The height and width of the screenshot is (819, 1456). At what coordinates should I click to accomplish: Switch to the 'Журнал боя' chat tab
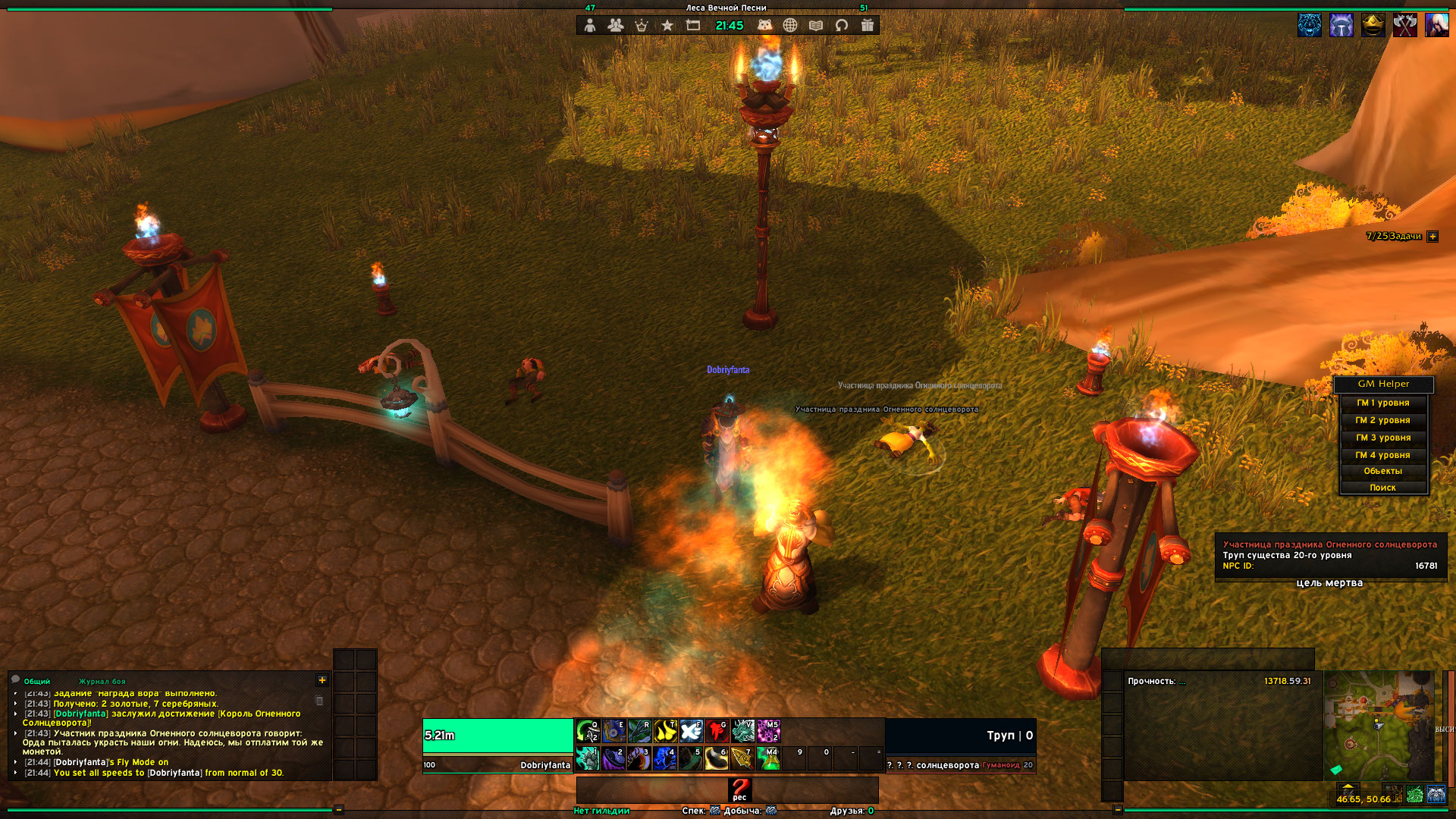click(x=102, y=682)
